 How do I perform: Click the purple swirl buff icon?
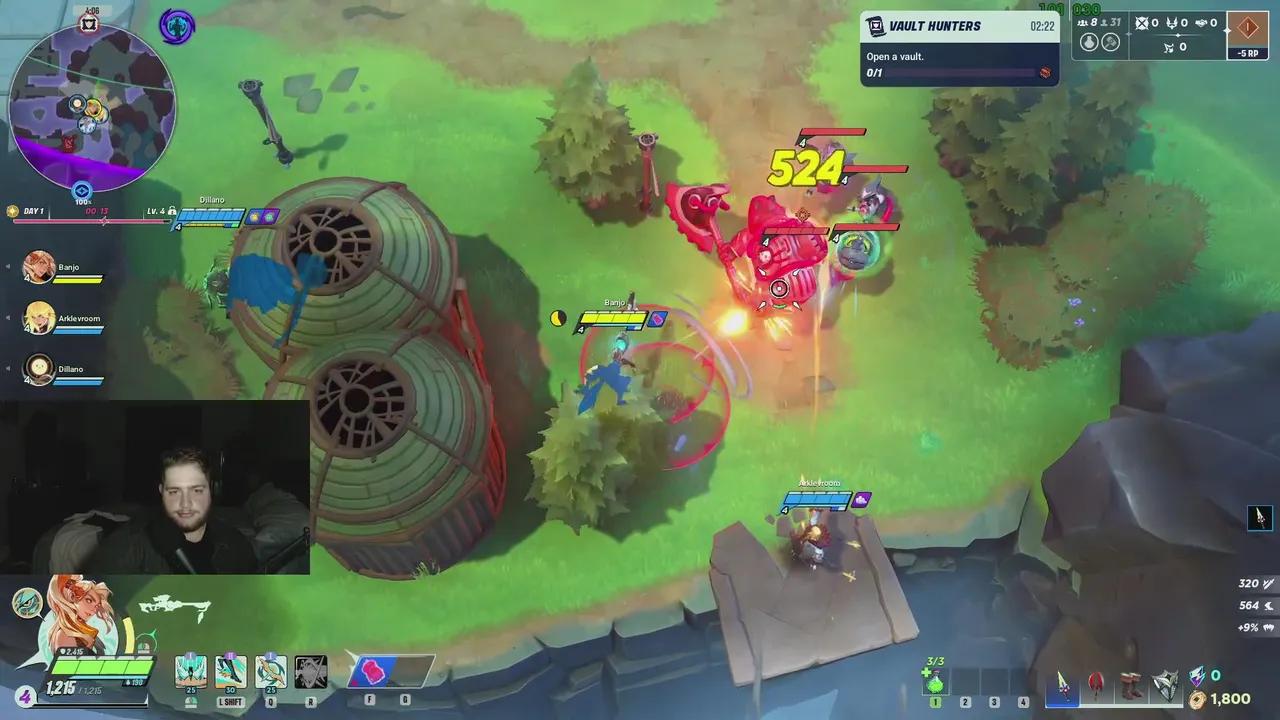tap(177, 27)
